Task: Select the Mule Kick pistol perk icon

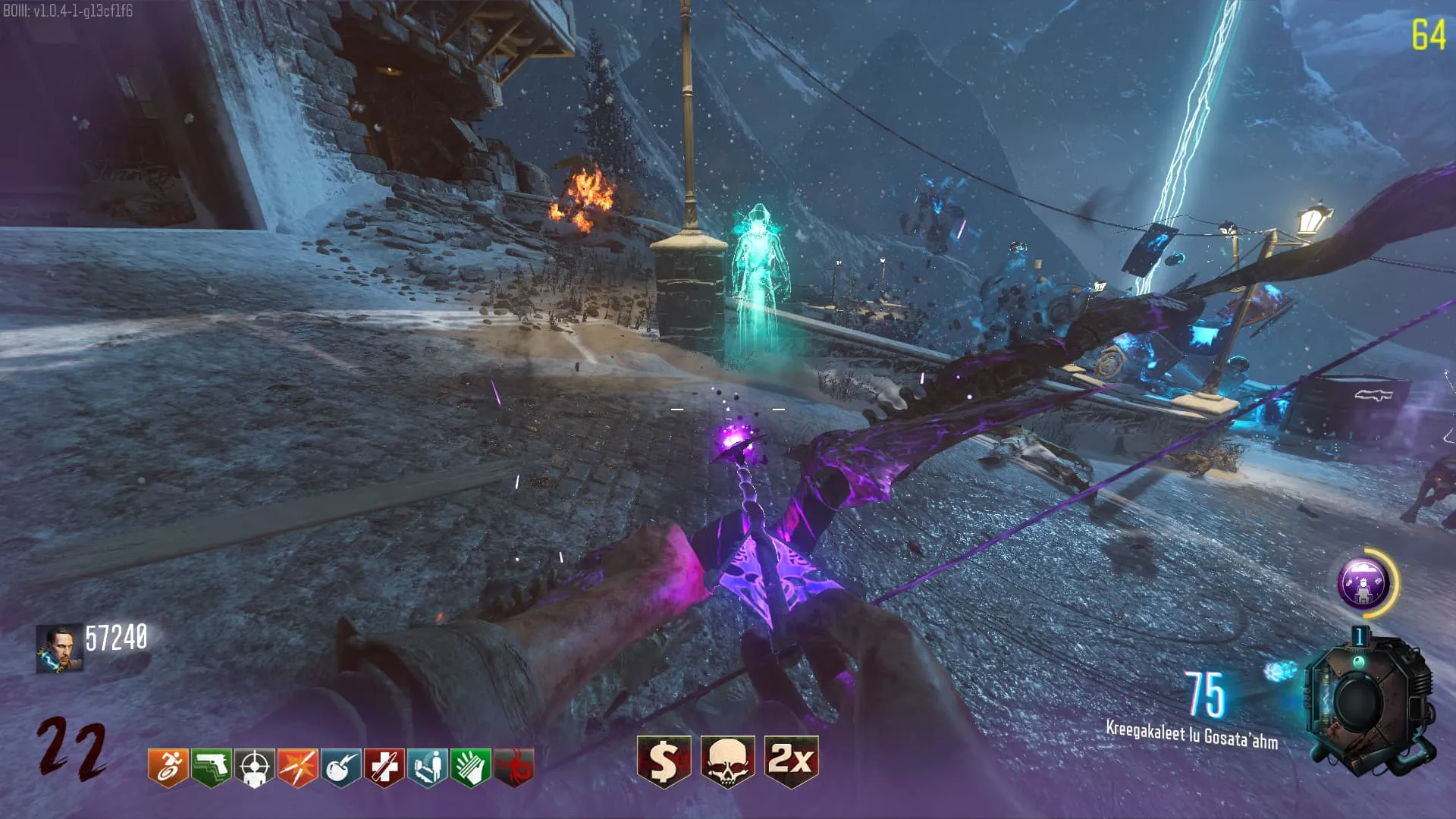Action: [x=211, y=767]
